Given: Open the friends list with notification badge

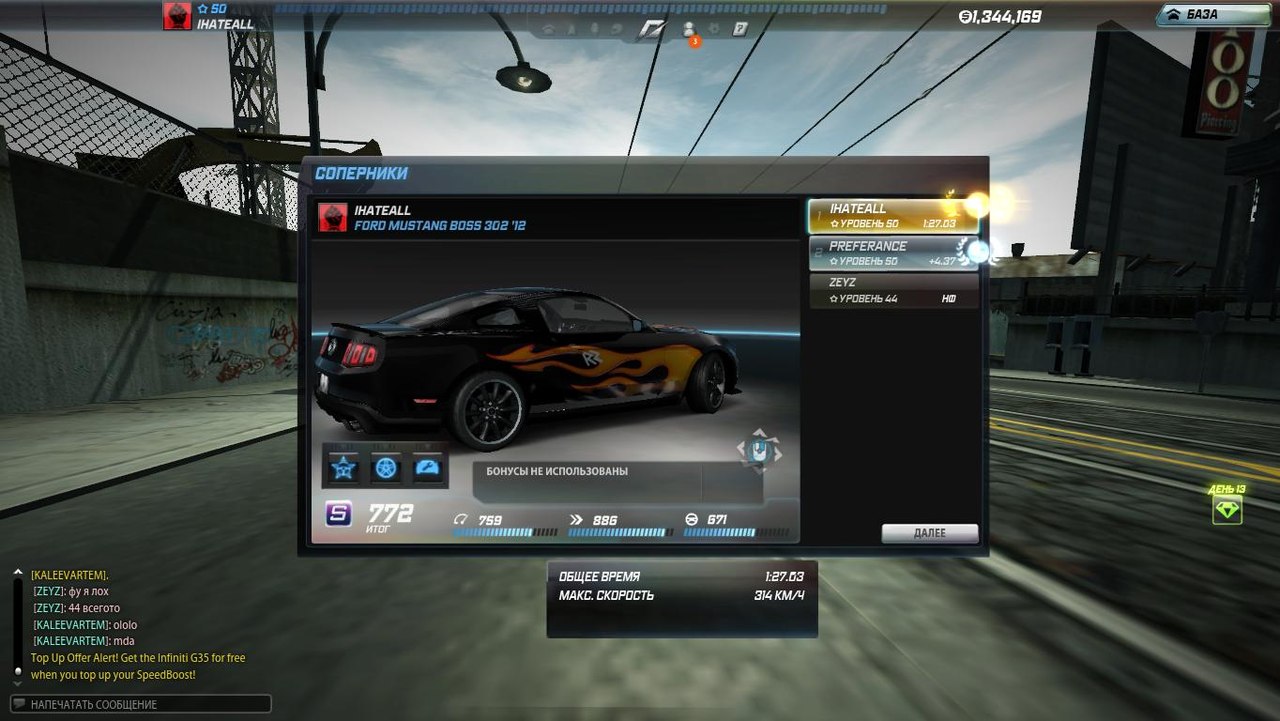Looking at the screenshot, I should [689, 30].
